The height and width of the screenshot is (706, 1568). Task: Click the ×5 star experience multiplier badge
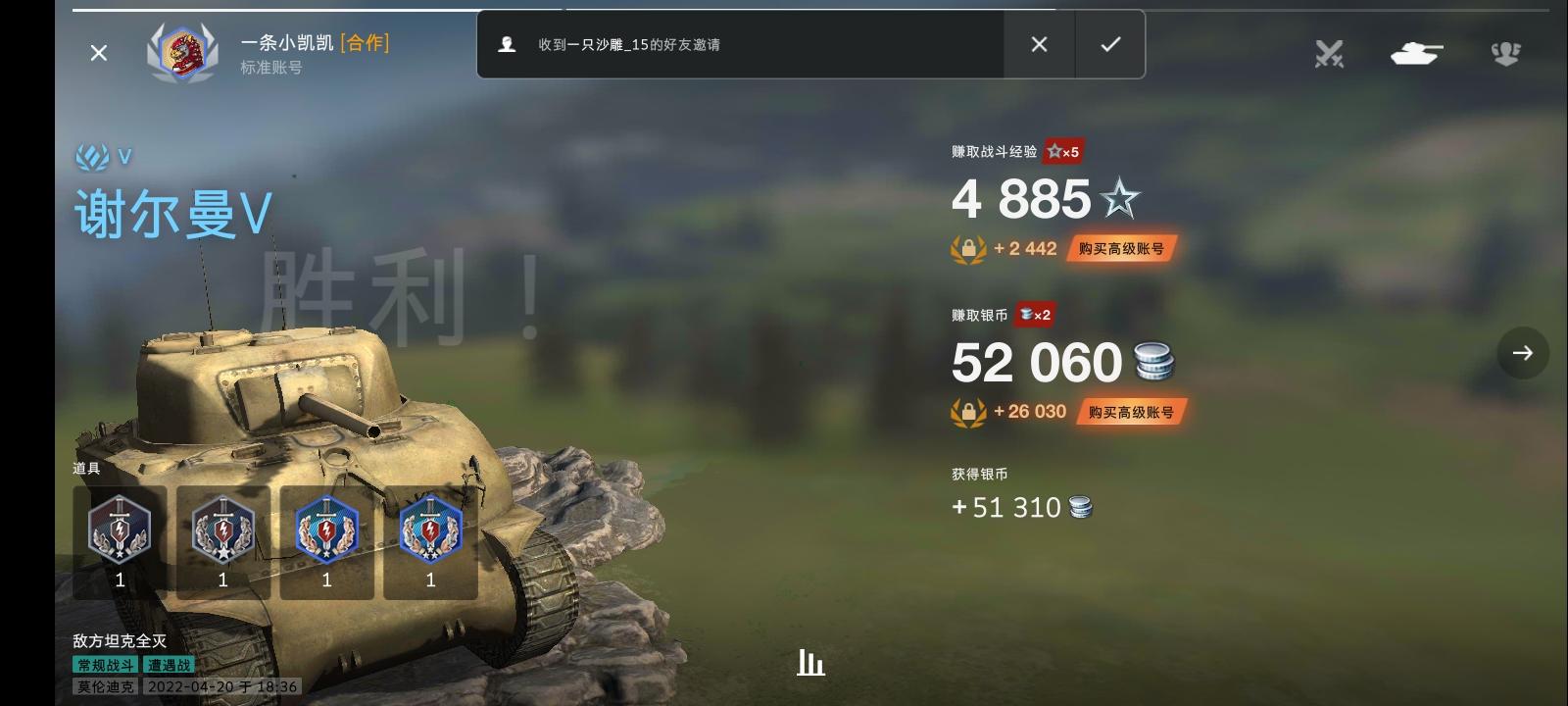click(x=1061, y=152)
